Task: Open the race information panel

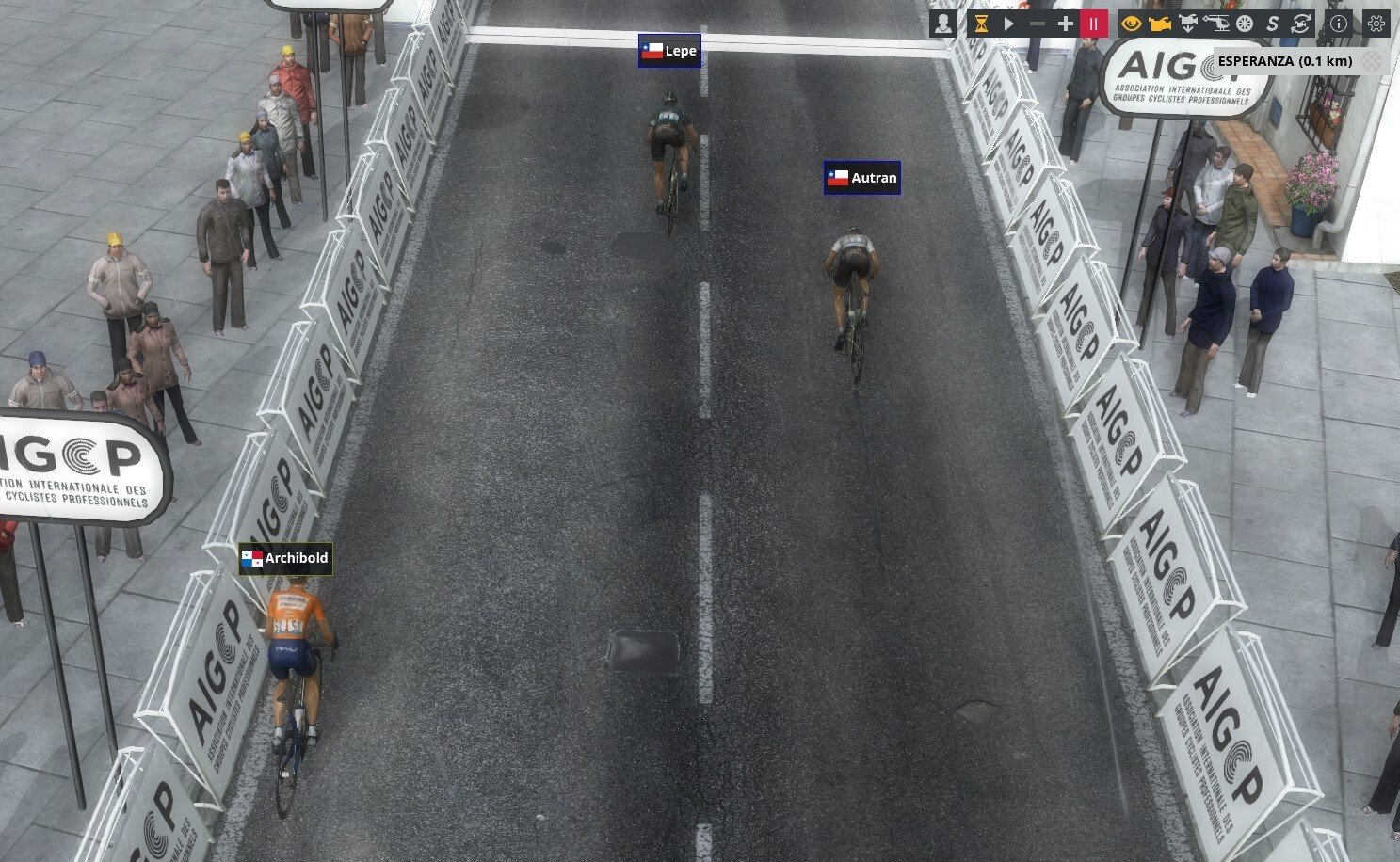Action: tap(1338, 24)
